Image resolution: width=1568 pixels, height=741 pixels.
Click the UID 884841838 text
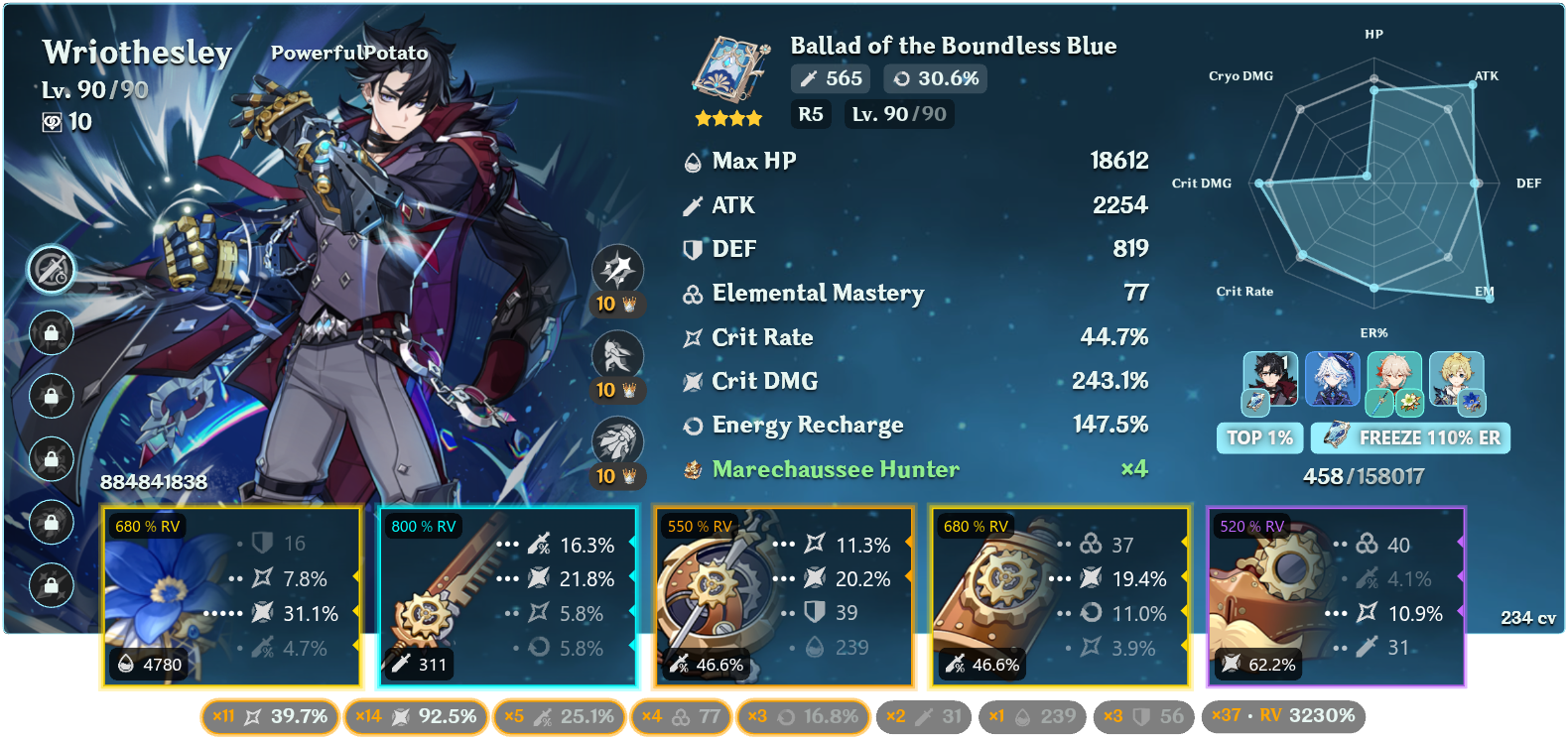pos(154,485)
